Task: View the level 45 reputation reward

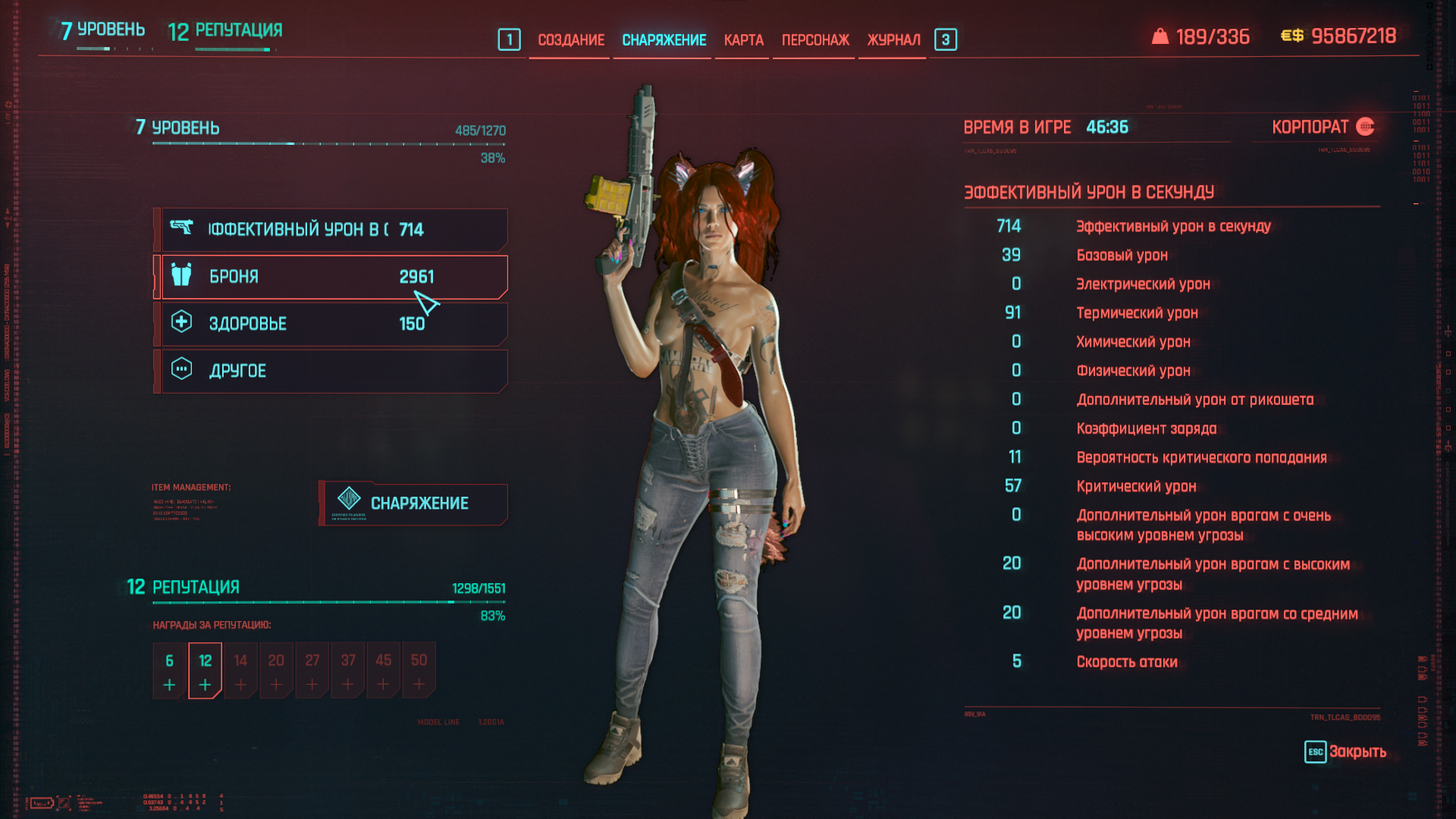Action: tap(383, 670)
